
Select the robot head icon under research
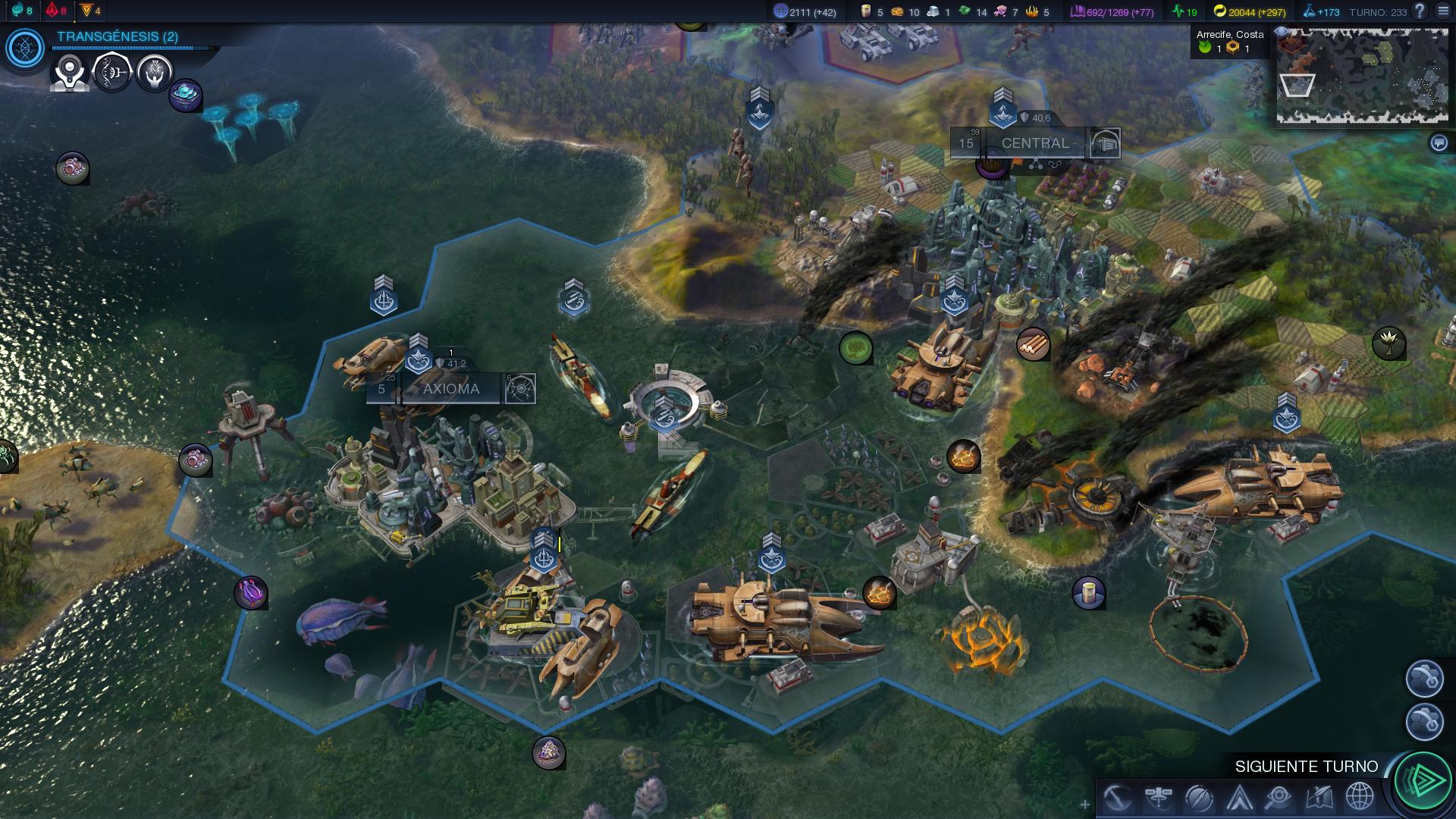(70, 74)
